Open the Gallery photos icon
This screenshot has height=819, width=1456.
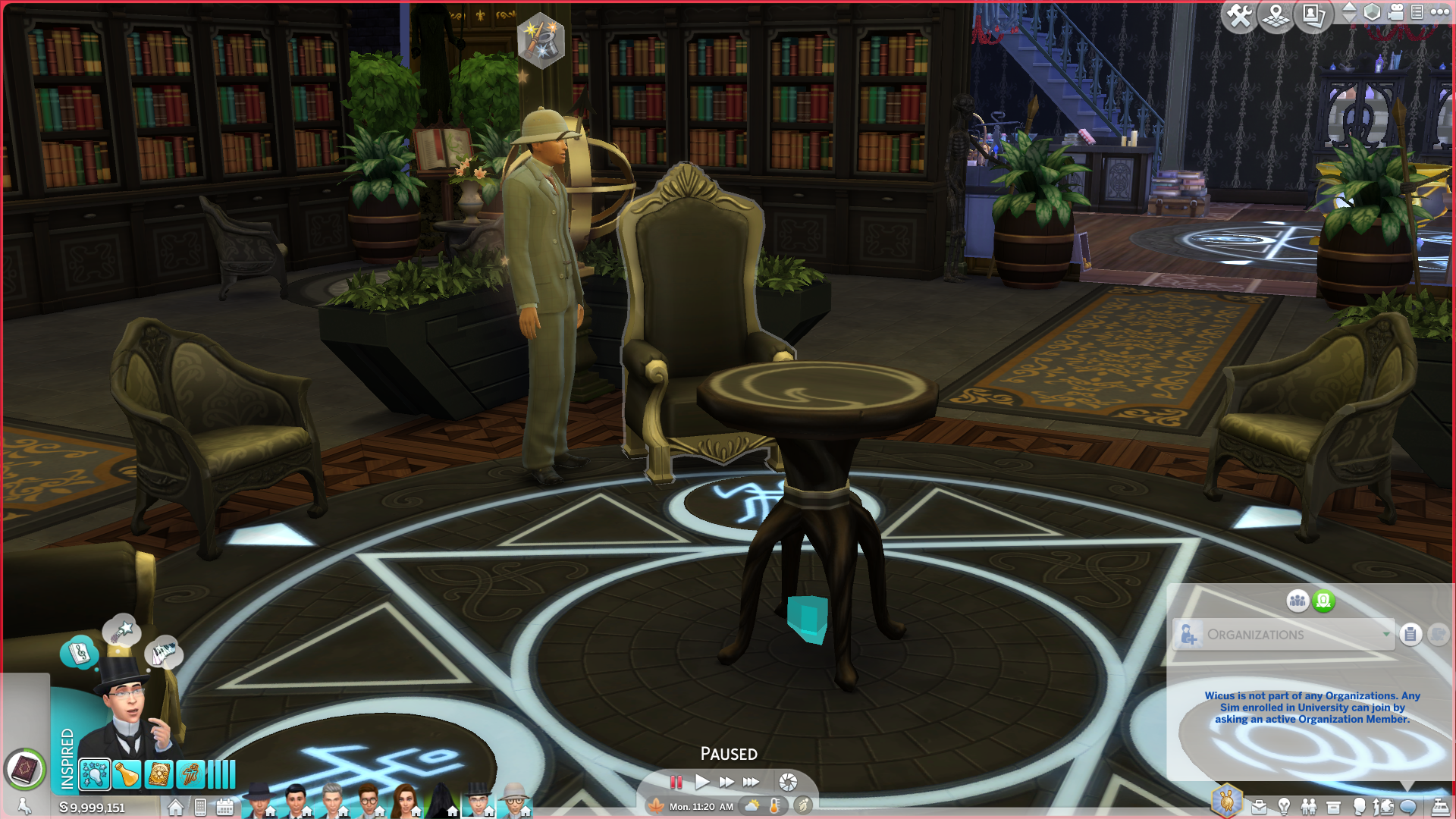click(x=1313, y=15)
